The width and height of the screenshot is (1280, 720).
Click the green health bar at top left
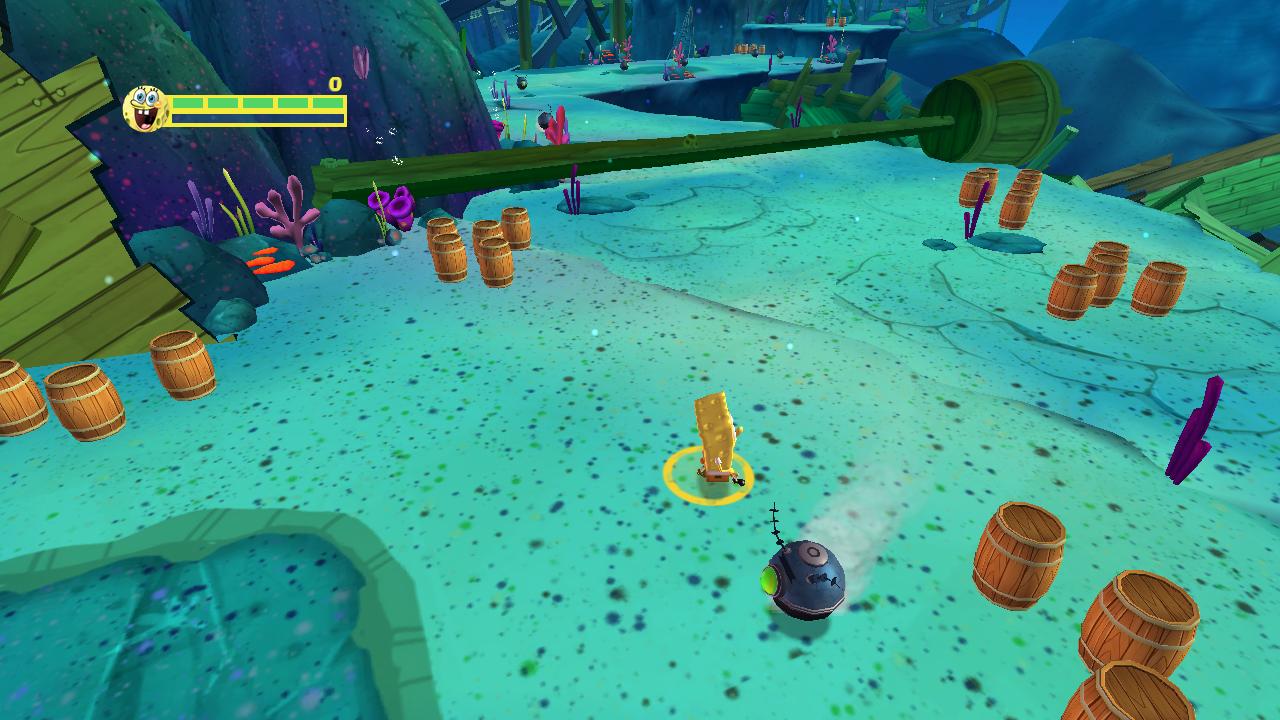tap(255, 104)
